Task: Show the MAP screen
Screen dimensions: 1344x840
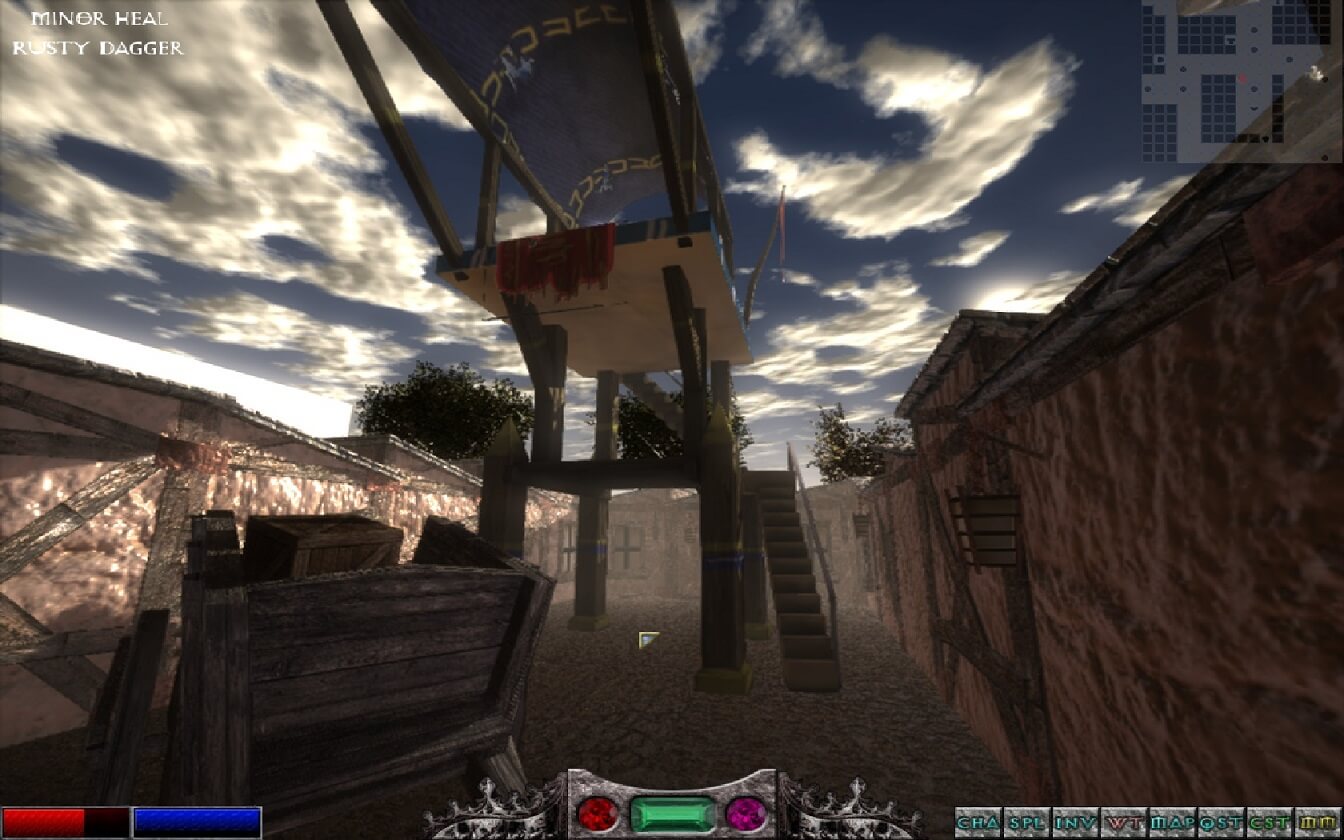Action: point(1172,823)
